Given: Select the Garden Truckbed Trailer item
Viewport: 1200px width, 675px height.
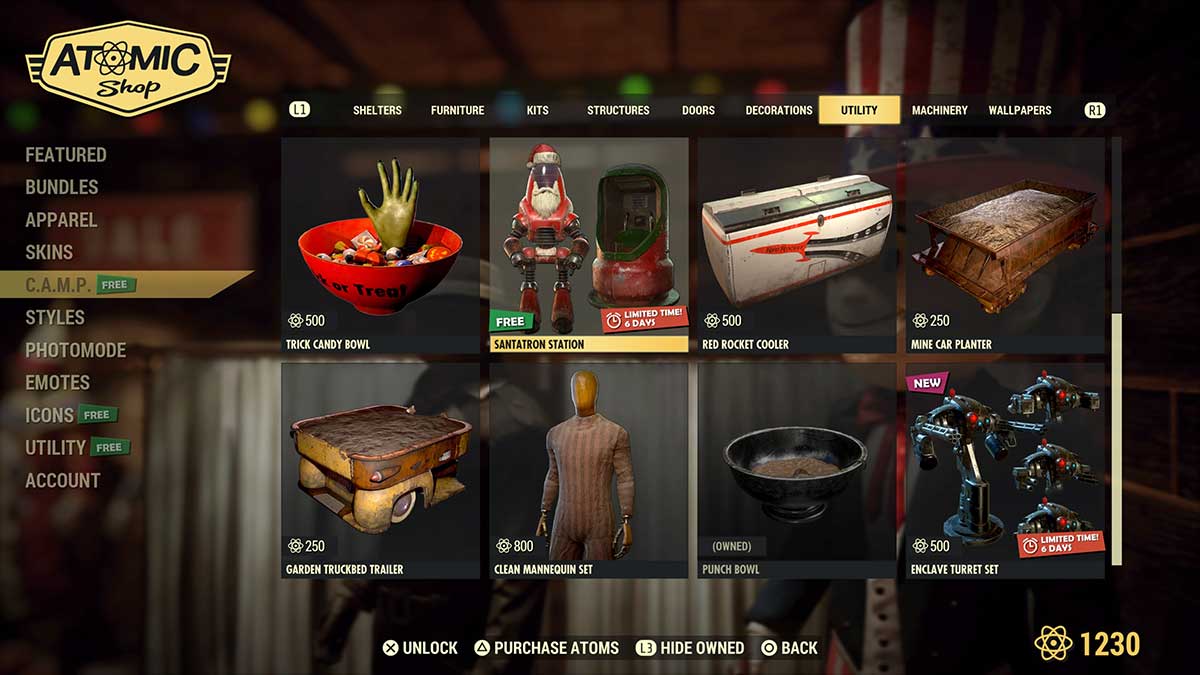Looking at the screenshot, I should point(380,470).
